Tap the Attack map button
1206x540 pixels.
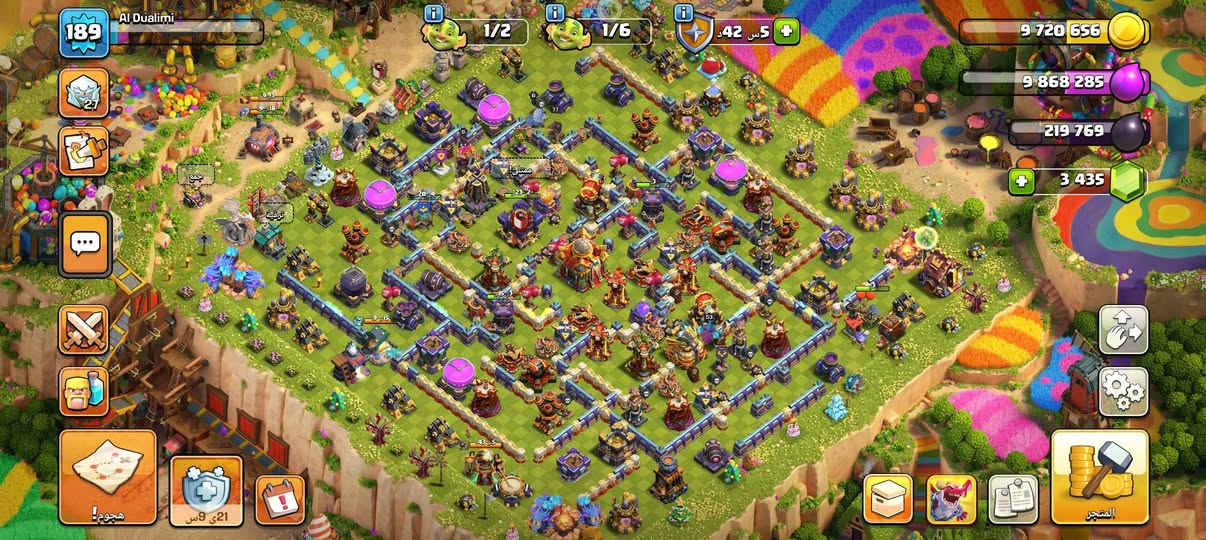[x=108, y=478]
